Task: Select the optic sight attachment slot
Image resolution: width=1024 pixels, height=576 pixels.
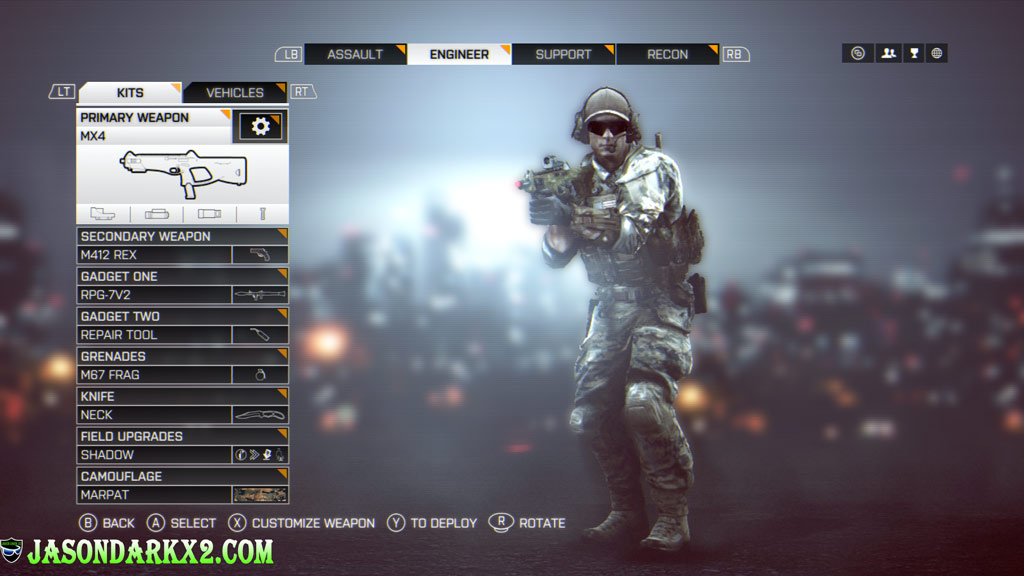Action: [103, 214]
